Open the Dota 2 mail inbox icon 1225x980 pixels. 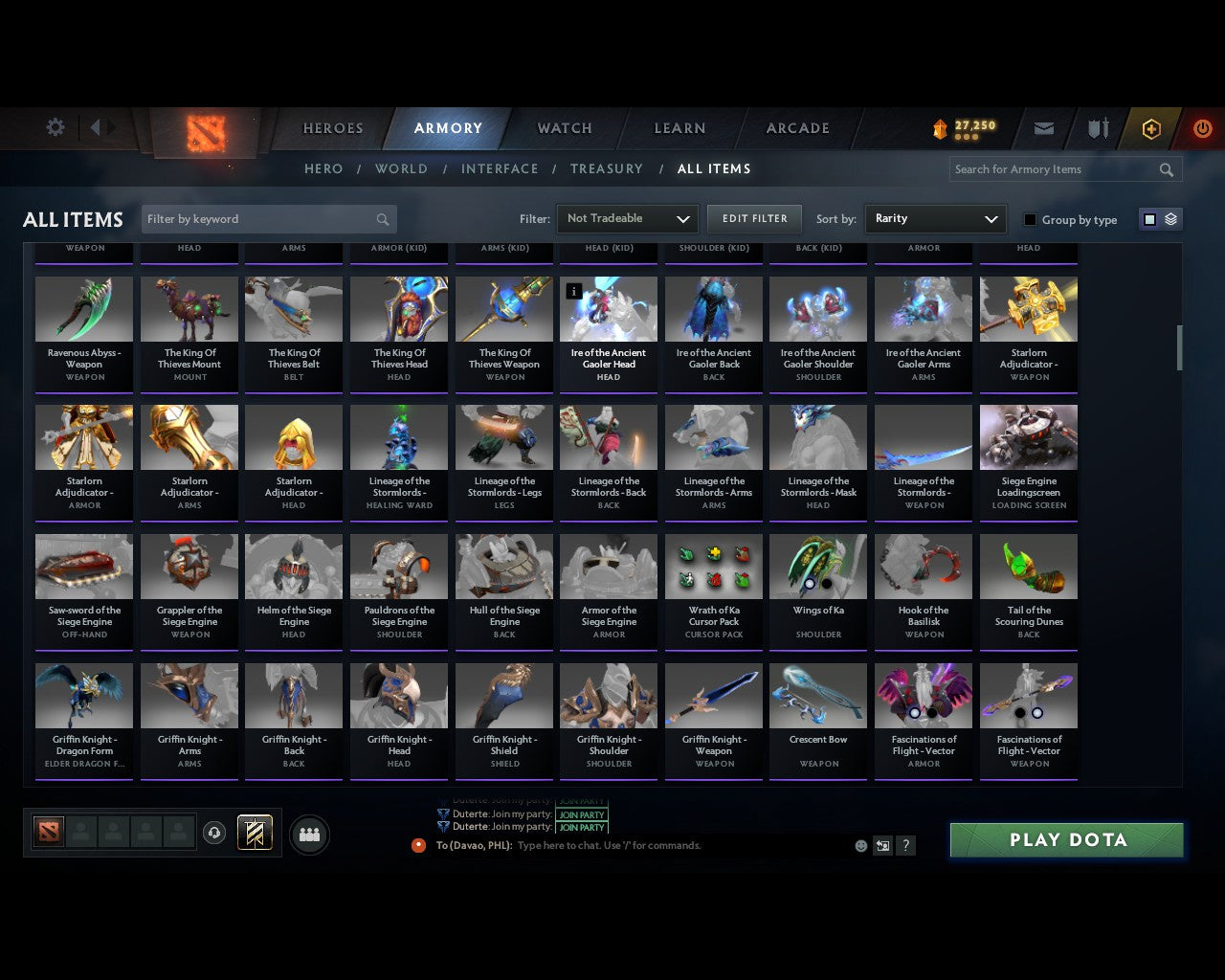click(x=1044, y=128)
